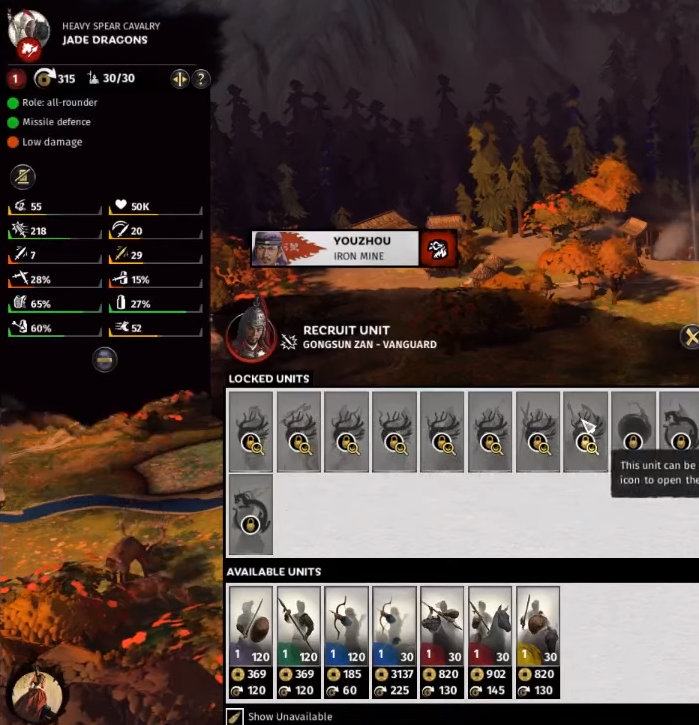Screen dimensions: 699x725
Task: Choose the archer unit costing 185
Action: (346, 641)
